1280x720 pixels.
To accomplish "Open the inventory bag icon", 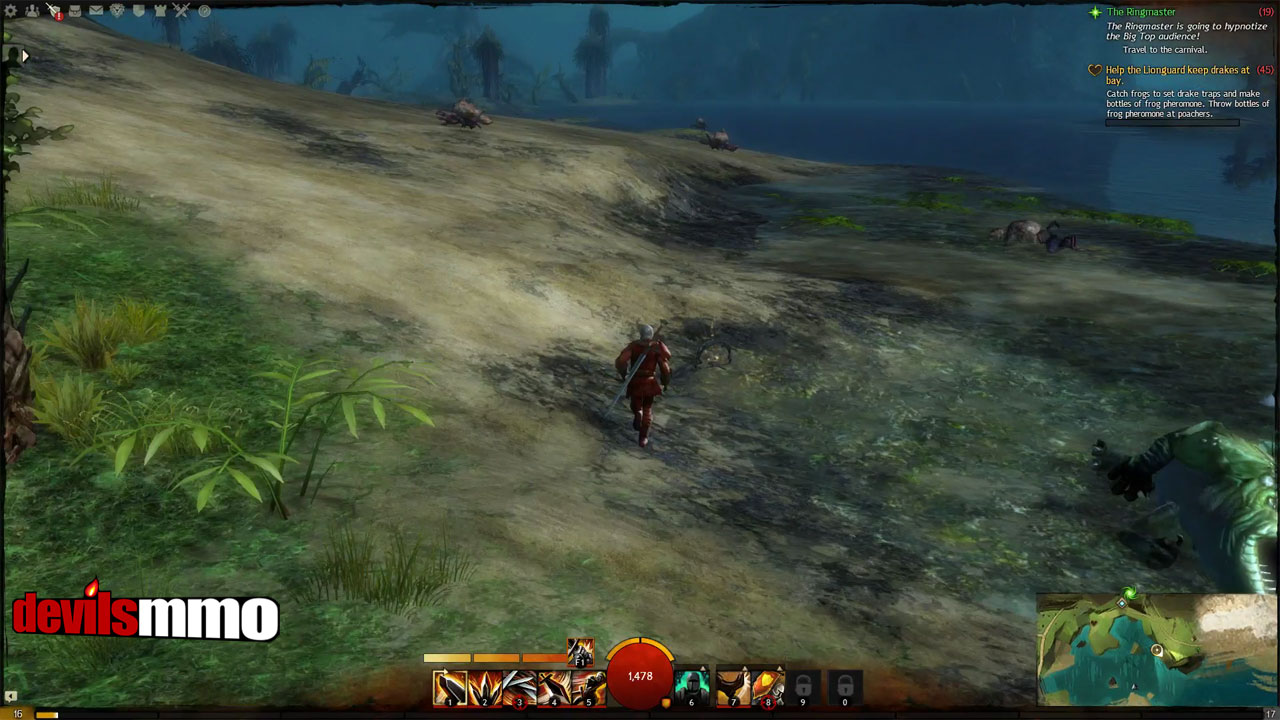I will (75, 11).
